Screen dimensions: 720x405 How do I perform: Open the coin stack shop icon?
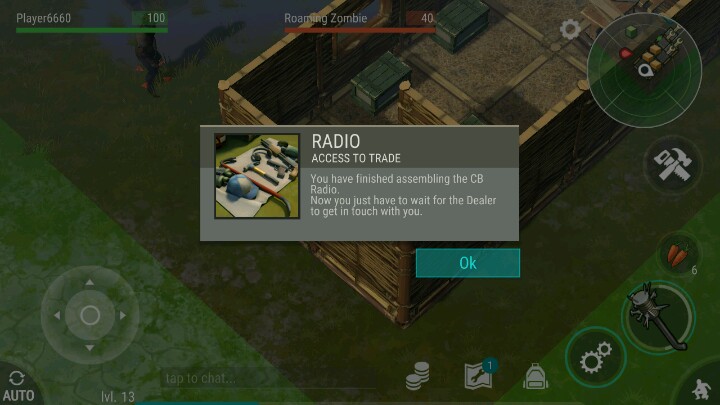[418, 376]
